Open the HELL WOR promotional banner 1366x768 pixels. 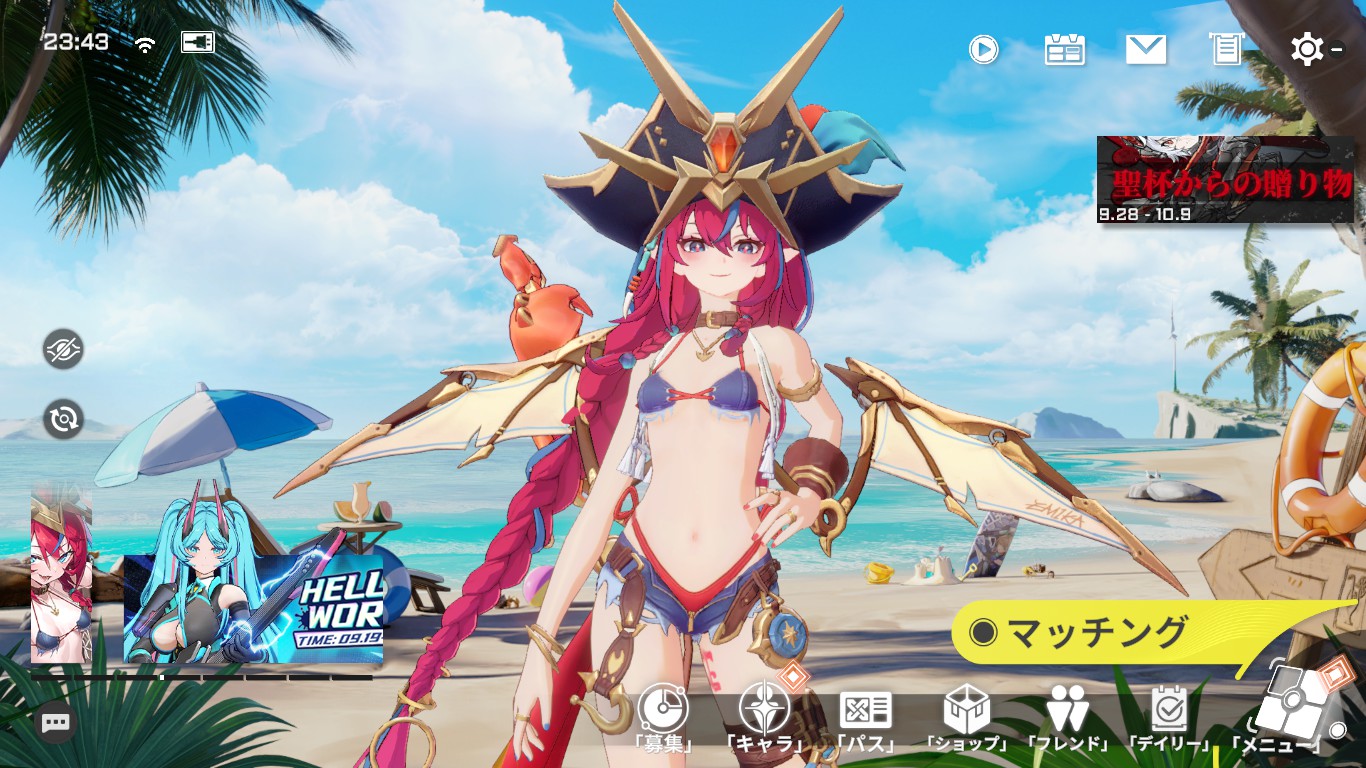click(x=253, y=609)
